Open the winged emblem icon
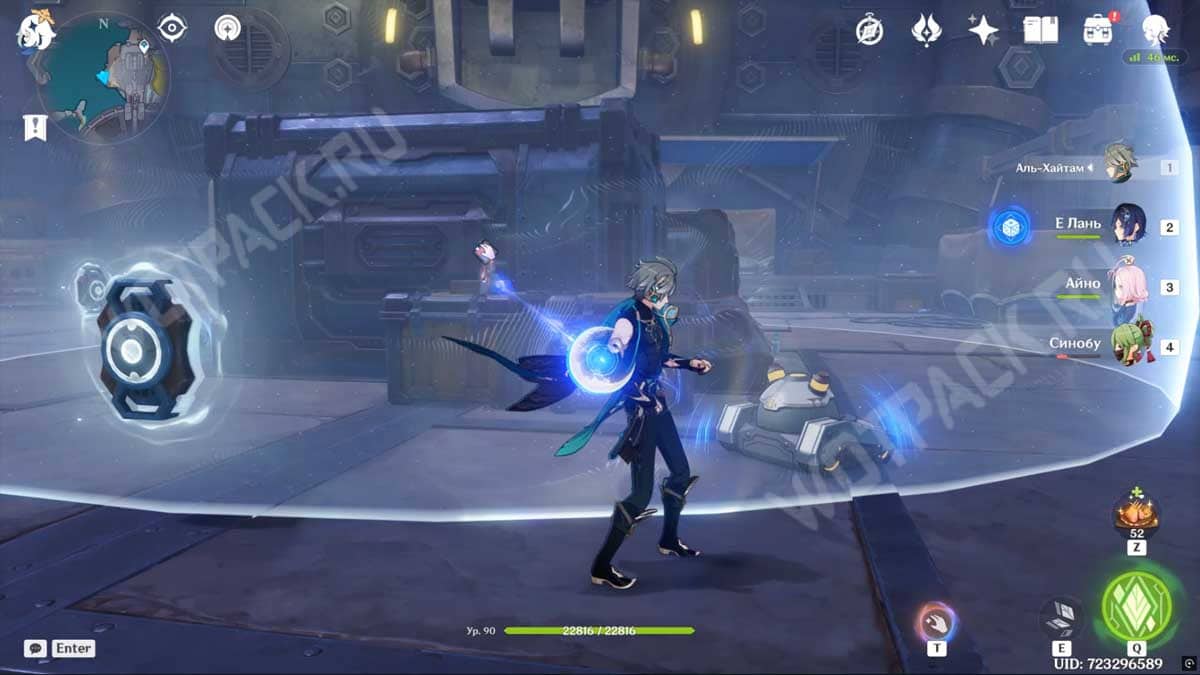 point(926,30)
